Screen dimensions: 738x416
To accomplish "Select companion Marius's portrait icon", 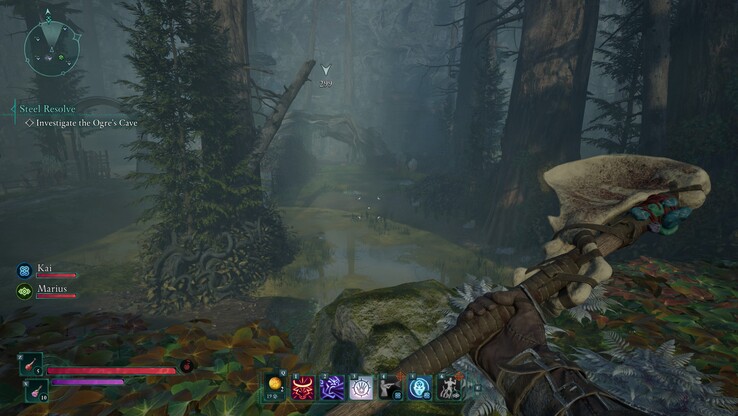I will click(23, 291).
